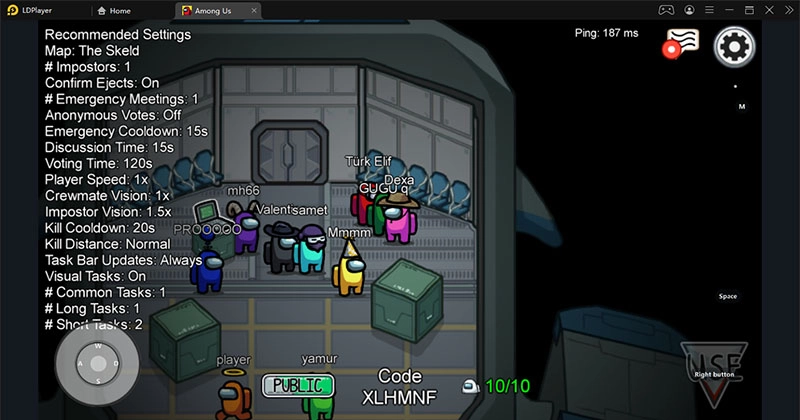Open the chat speech bubble
The width and height of the screenshot is (800, 420).
click(x=683, y=44)
